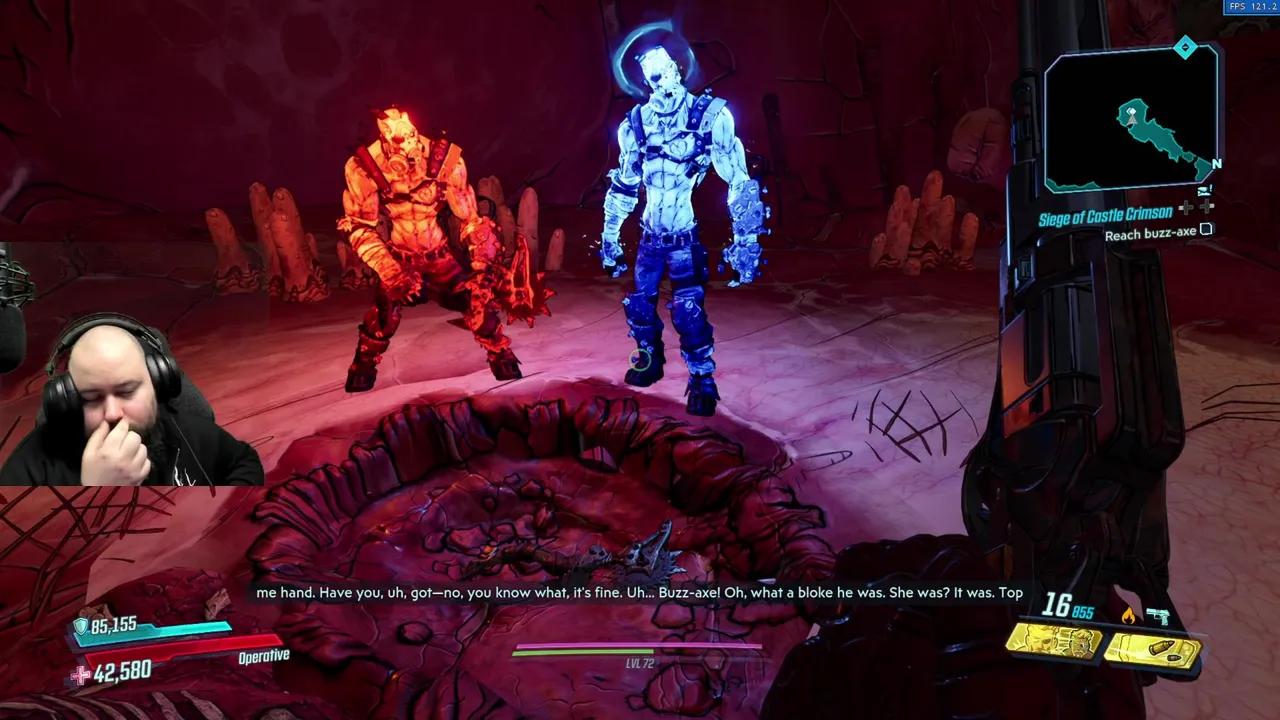Click the fire element icon
Screen dimensions: 1280x720
tap(1129, 616)
